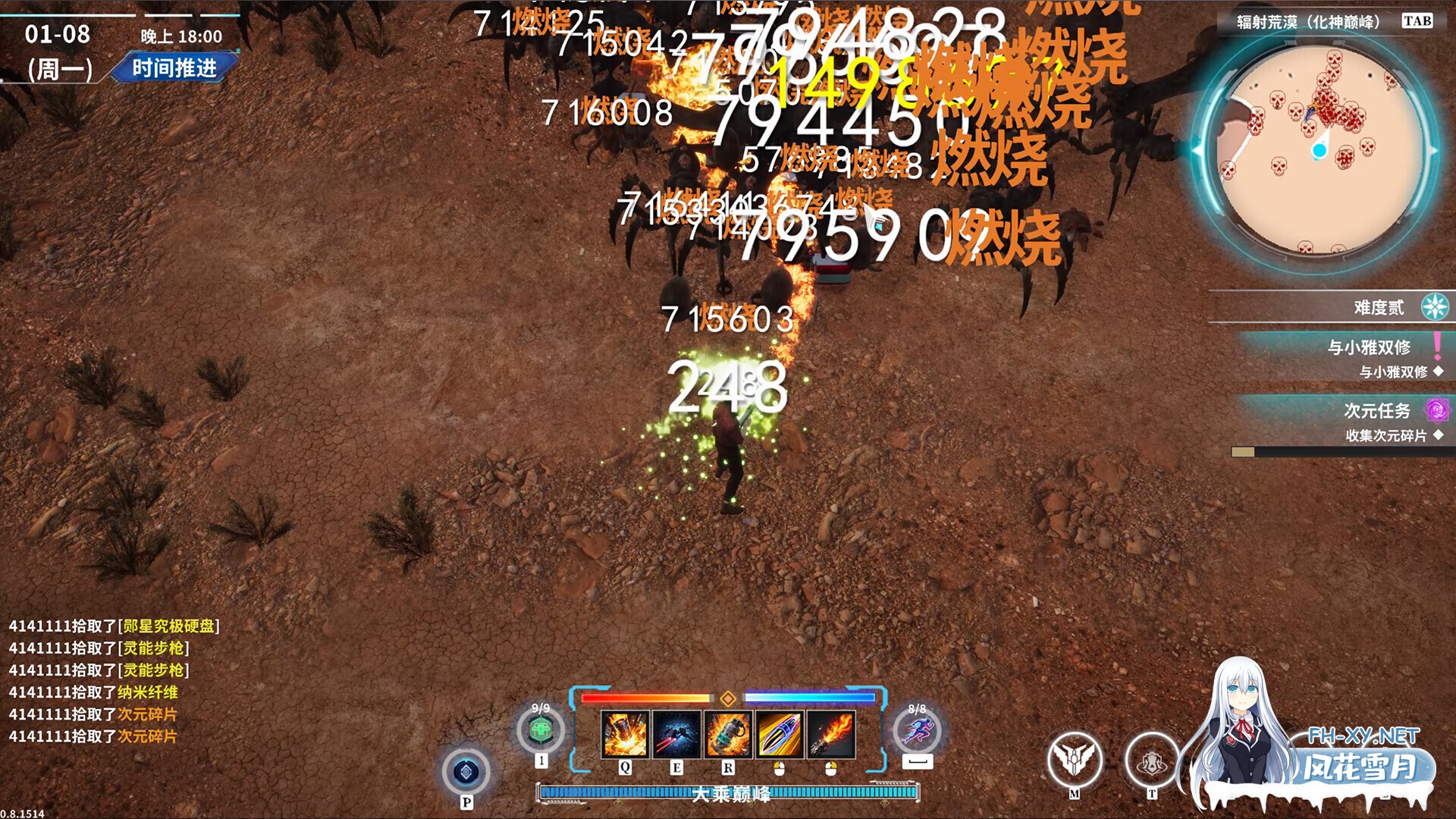Viewport: 1456px width, 819px height.
Task: Open the 与小雅双修 quest tracker entry
Action: pos(1369,347)
